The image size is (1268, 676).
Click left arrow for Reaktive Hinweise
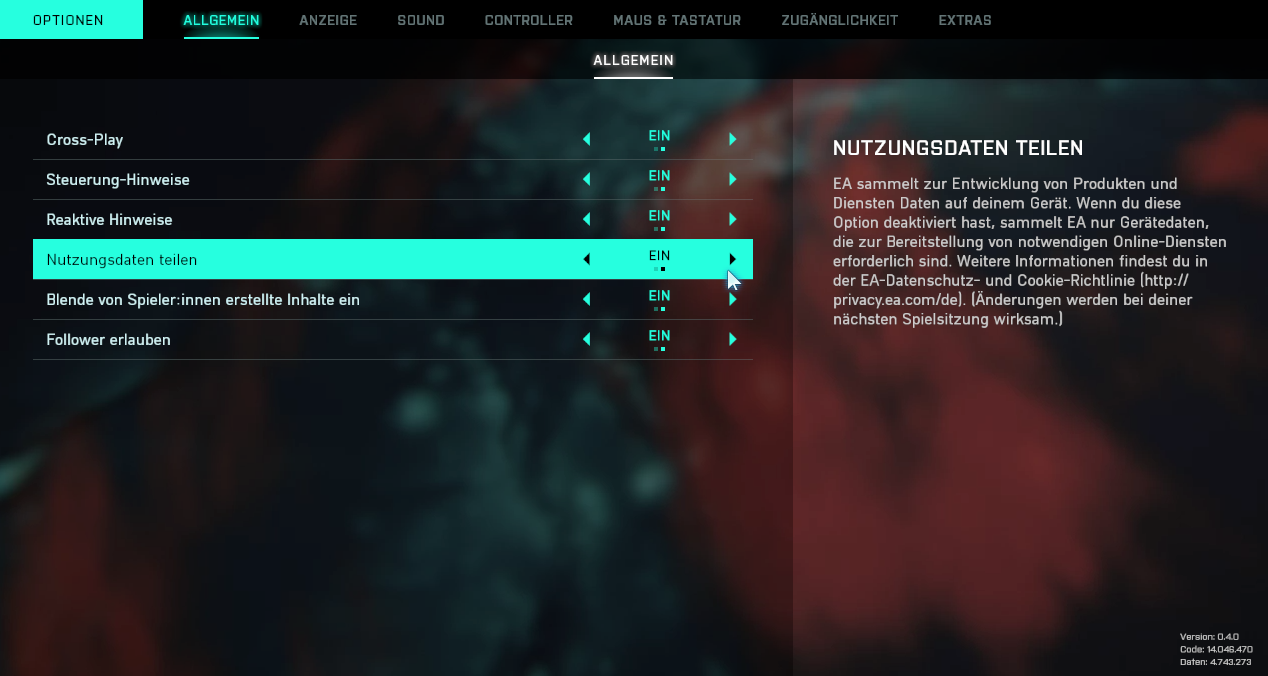[586, 219]
